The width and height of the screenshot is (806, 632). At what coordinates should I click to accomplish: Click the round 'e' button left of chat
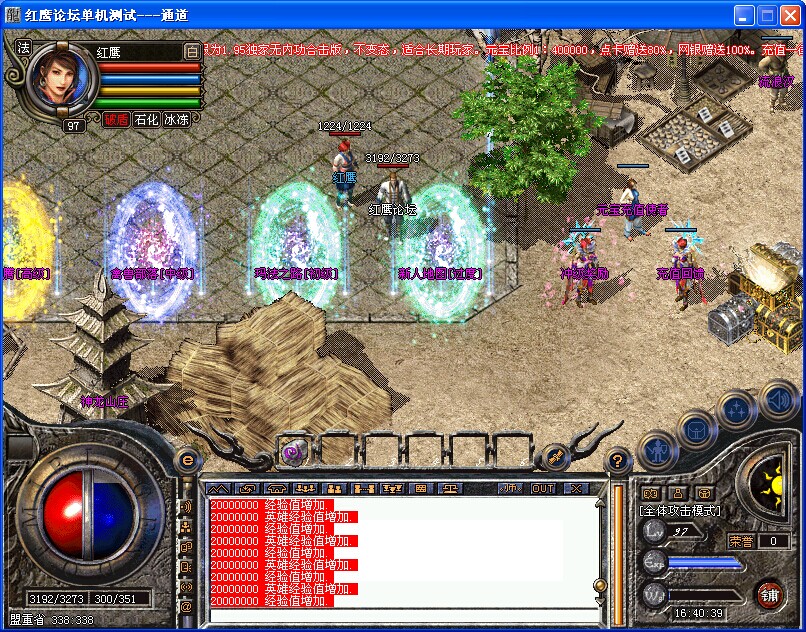[187, 460]
